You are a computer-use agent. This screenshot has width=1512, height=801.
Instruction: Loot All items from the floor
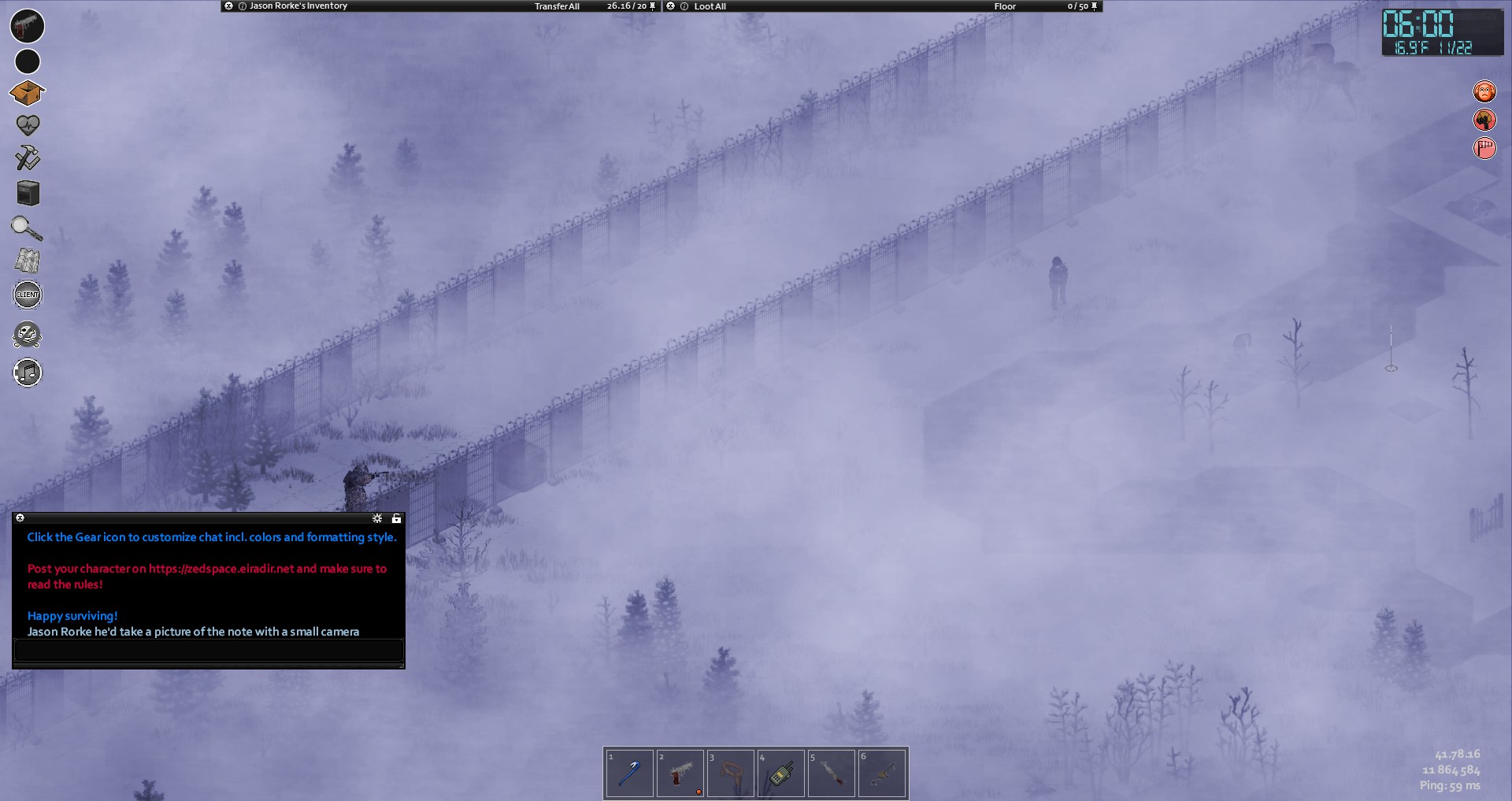pos(710,6)
